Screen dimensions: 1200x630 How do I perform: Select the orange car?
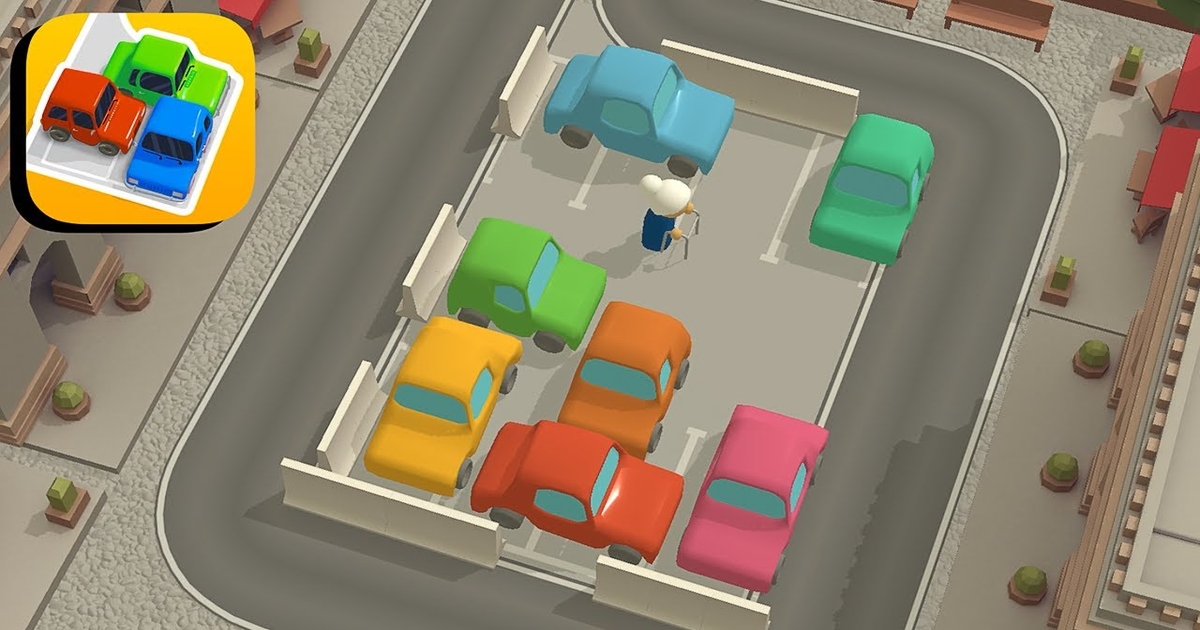(x=626, y=374)
